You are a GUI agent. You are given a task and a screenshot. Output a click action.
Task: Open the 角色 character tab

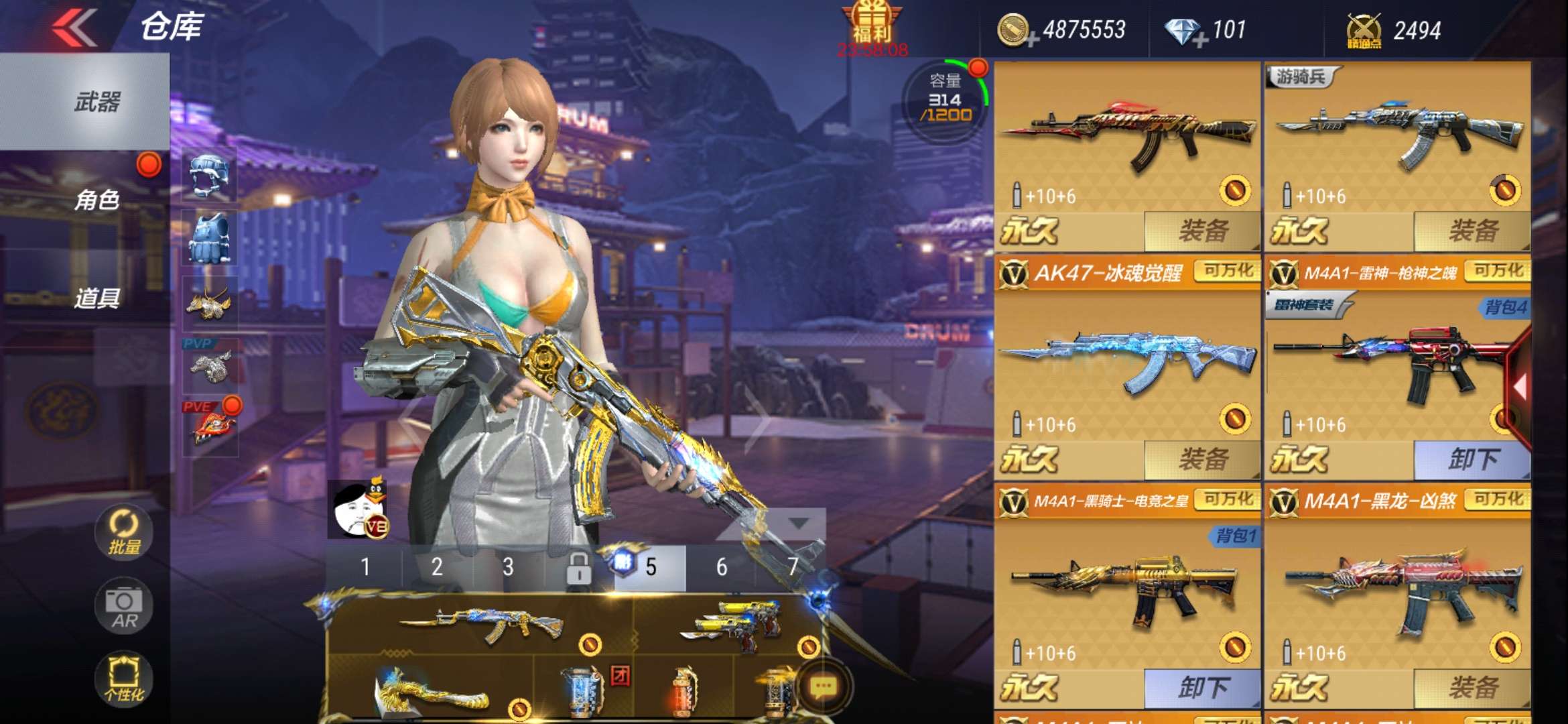coord(96,200)
